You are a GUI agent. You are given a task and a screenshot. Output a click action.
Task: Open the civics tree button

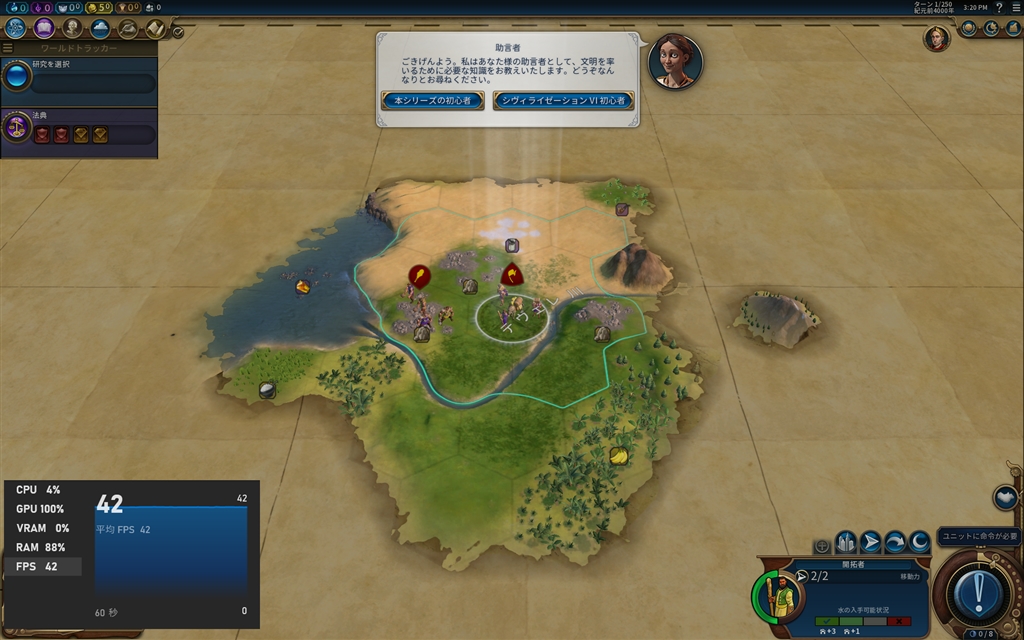43,28
